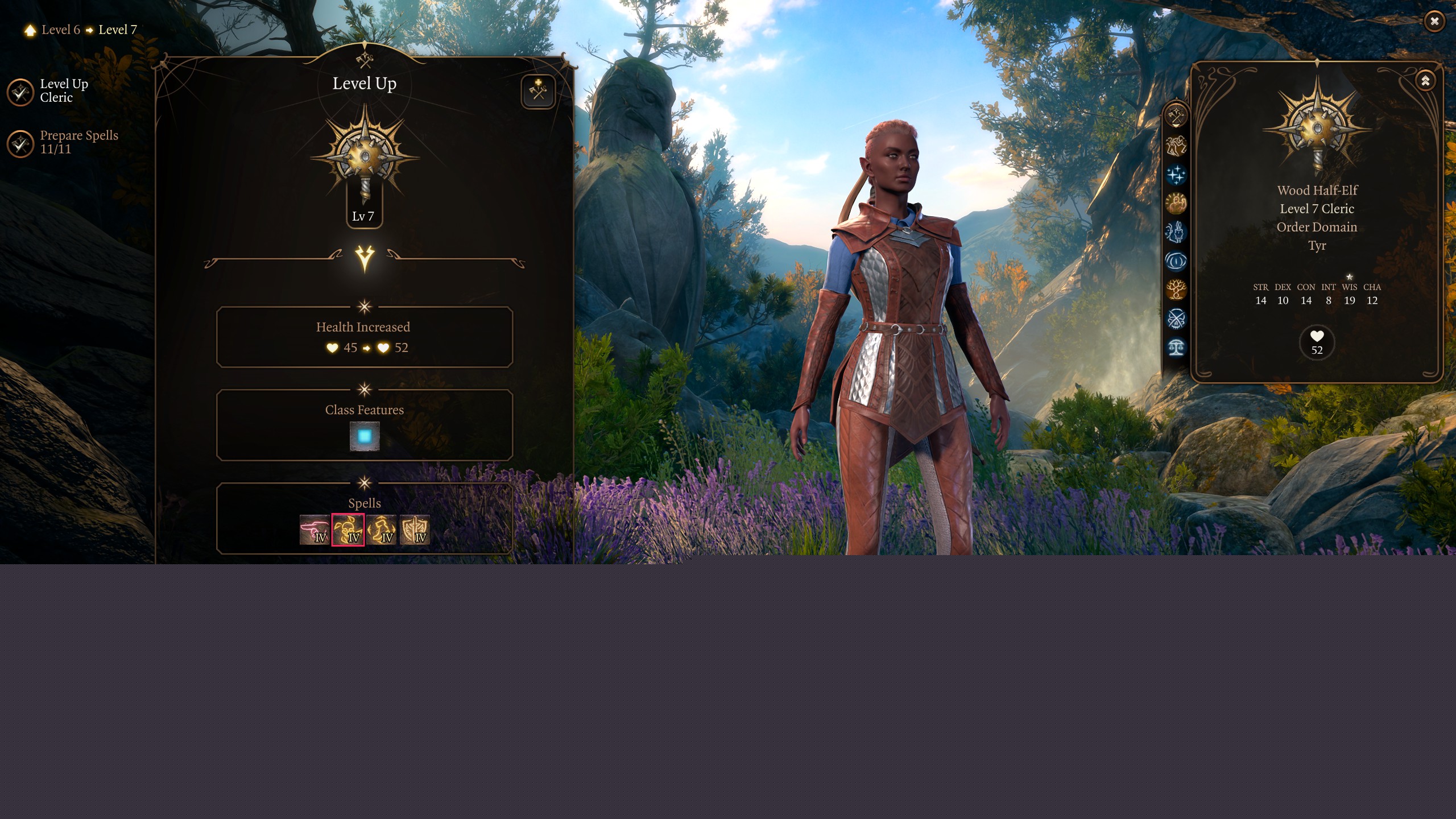Show the flexing muscular figure tab

1176,203
